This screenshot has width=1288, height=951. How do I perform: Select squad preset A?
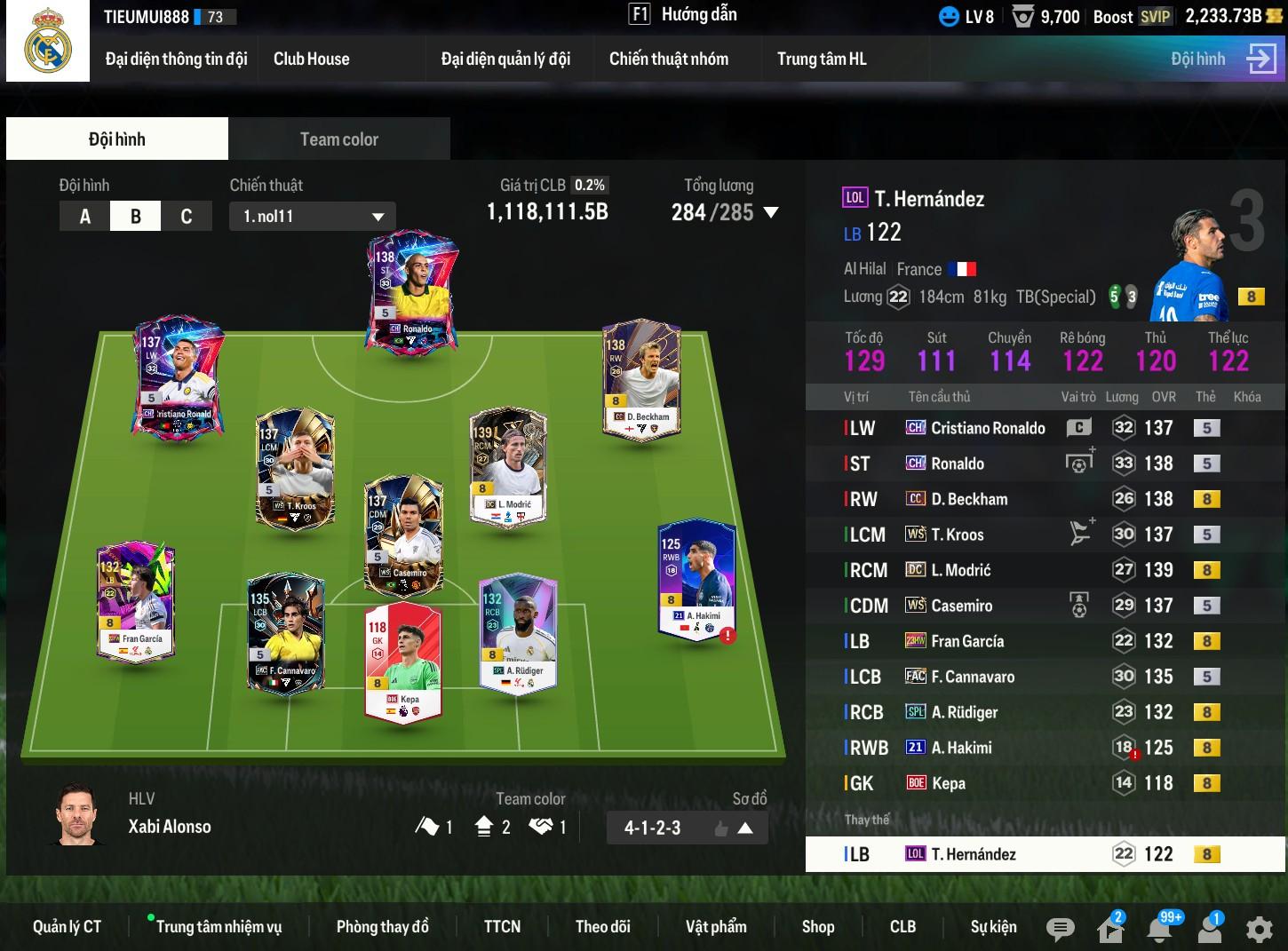click(85, 217)
